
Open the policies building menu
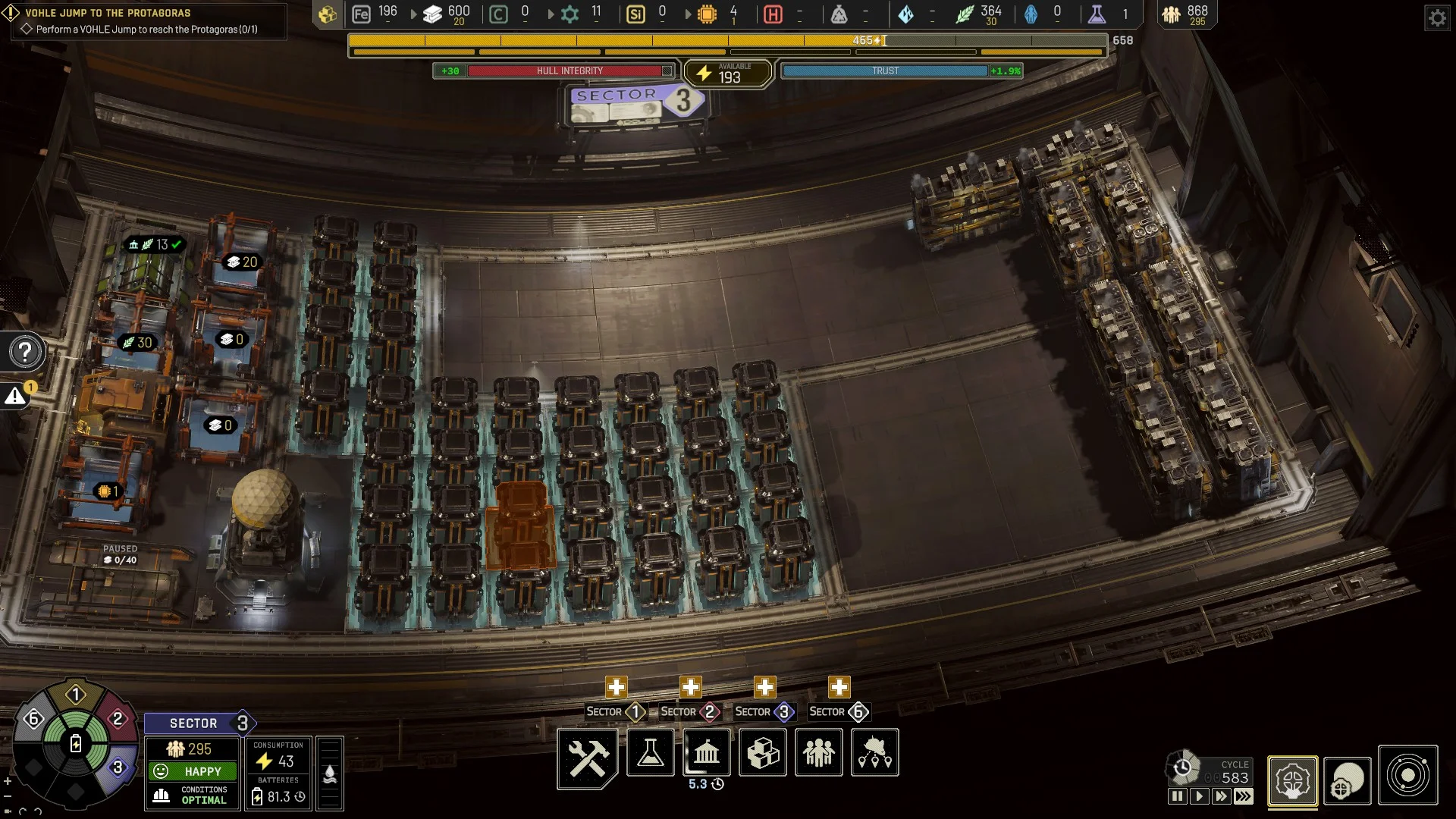tap(706, 753)
